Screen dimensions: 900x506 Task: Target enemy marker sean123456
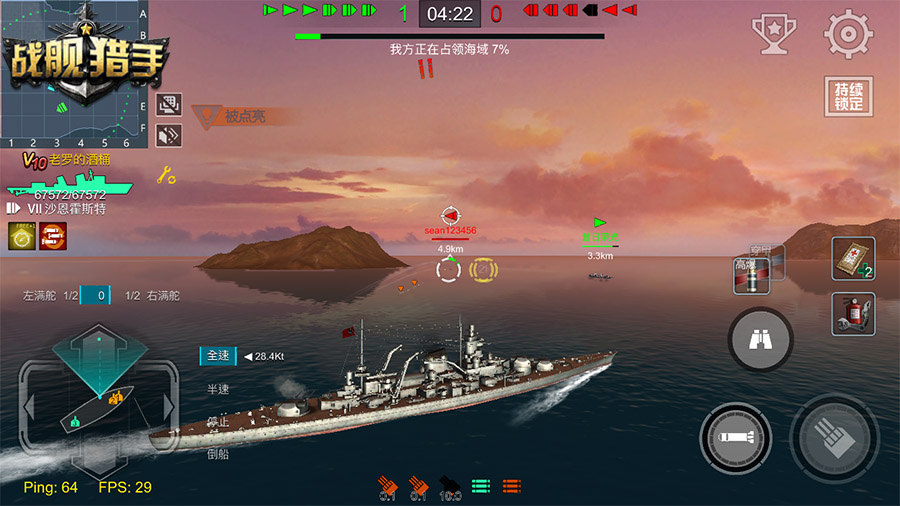pos(450,217)
